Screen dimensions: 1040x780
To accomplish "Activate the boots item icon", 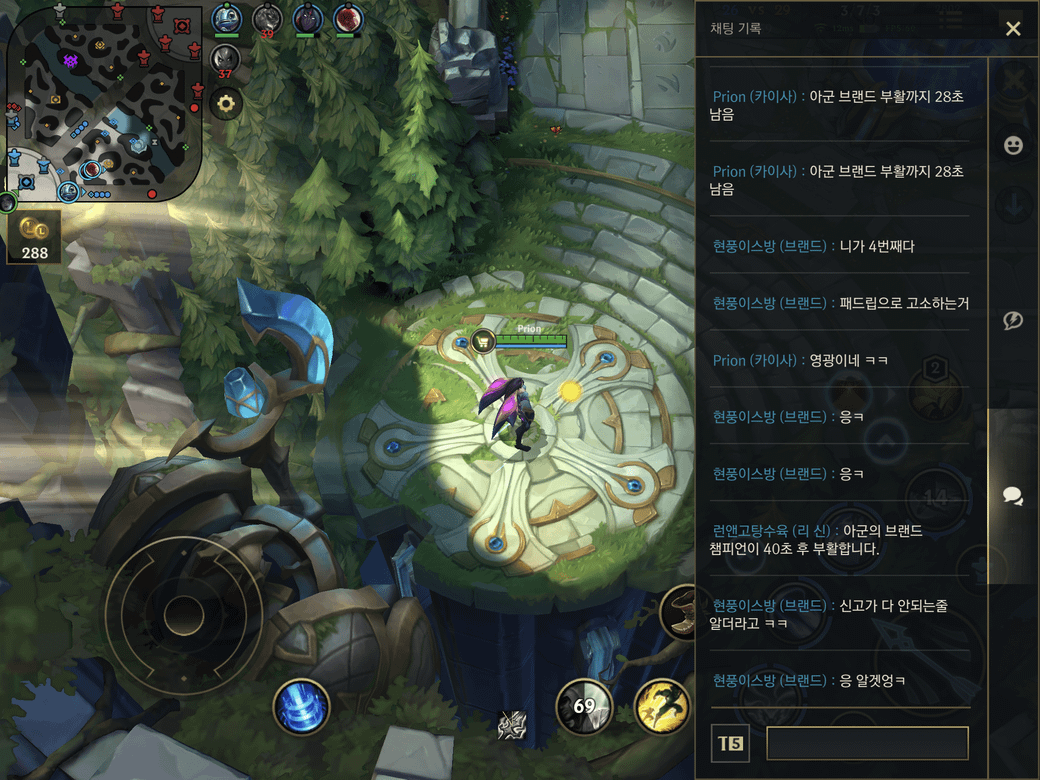I will pyautogui.click(x=681, y=612).
